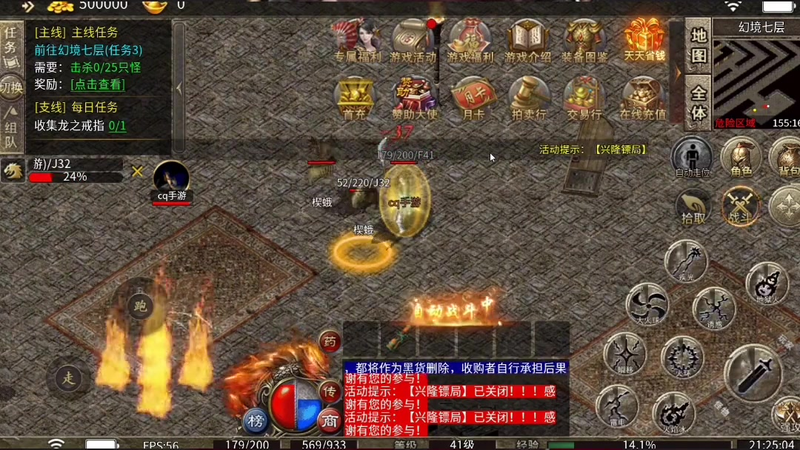Open the 装备图鉴 equipment codex
800x450 pixels.
click(x=584, y=40)
